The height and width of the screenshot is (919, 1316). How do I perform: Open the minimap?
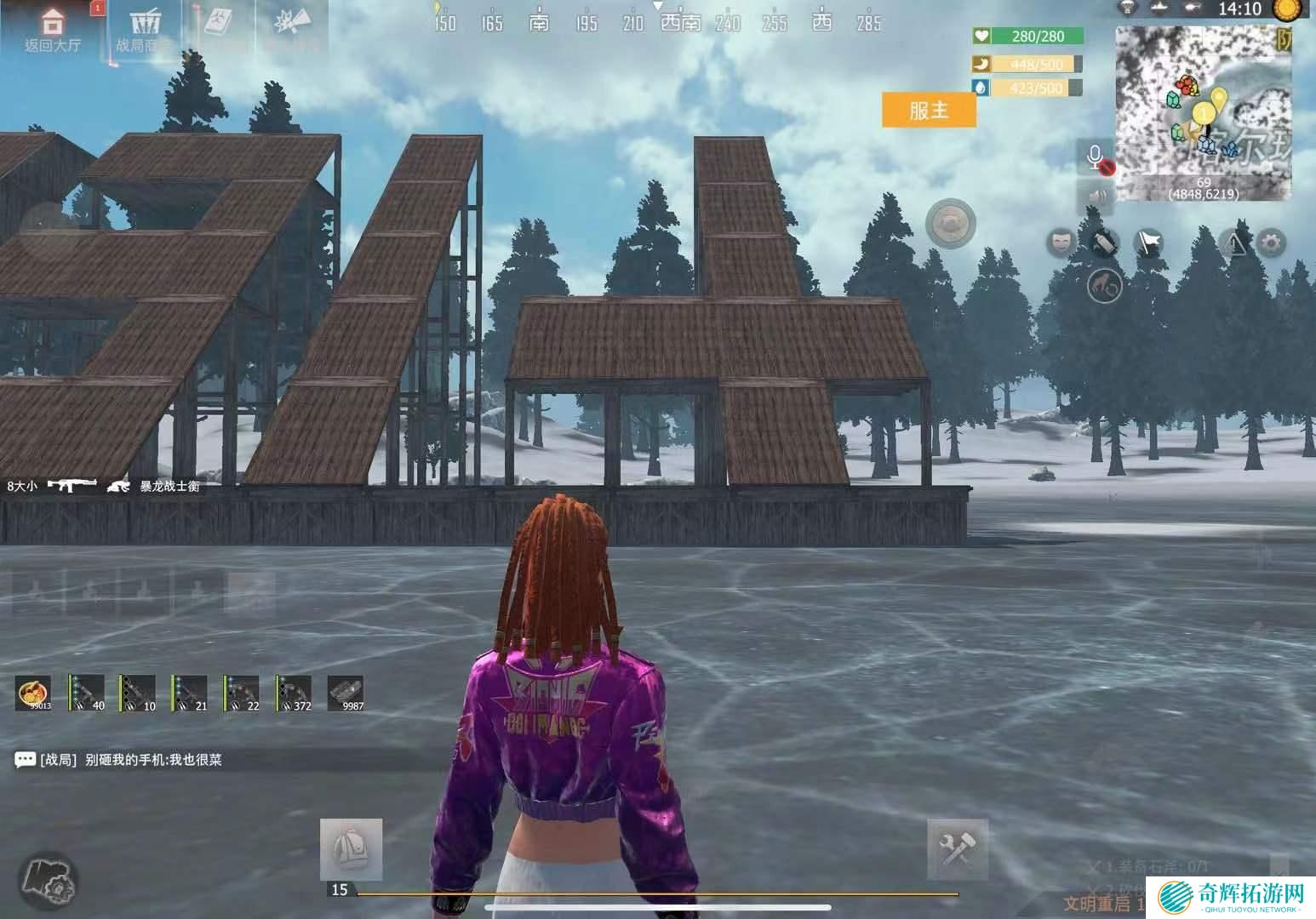(x=1202, y=112)
